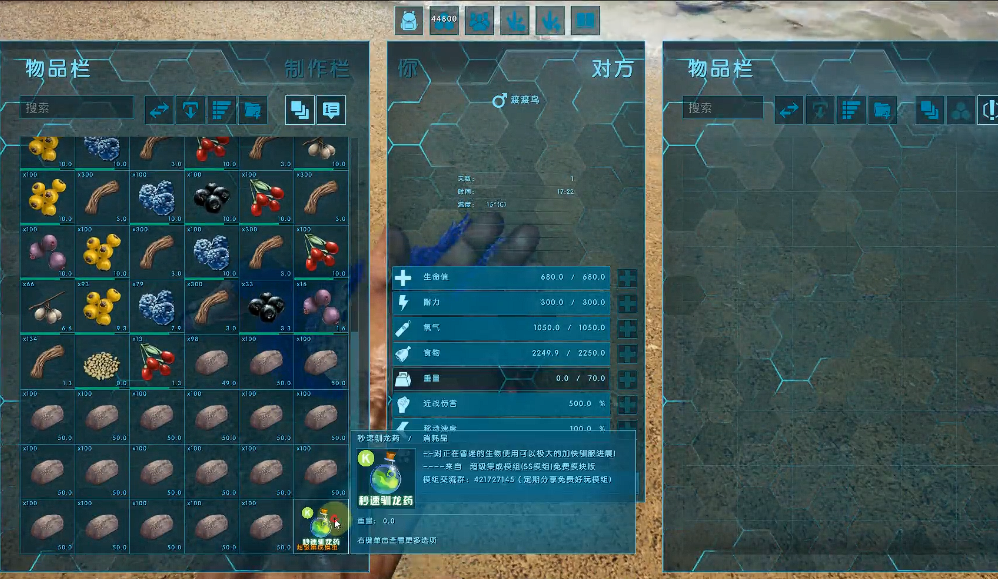Increase the 耐力 stamina stat
Screen dimensions: 998x579
point(627,303)
